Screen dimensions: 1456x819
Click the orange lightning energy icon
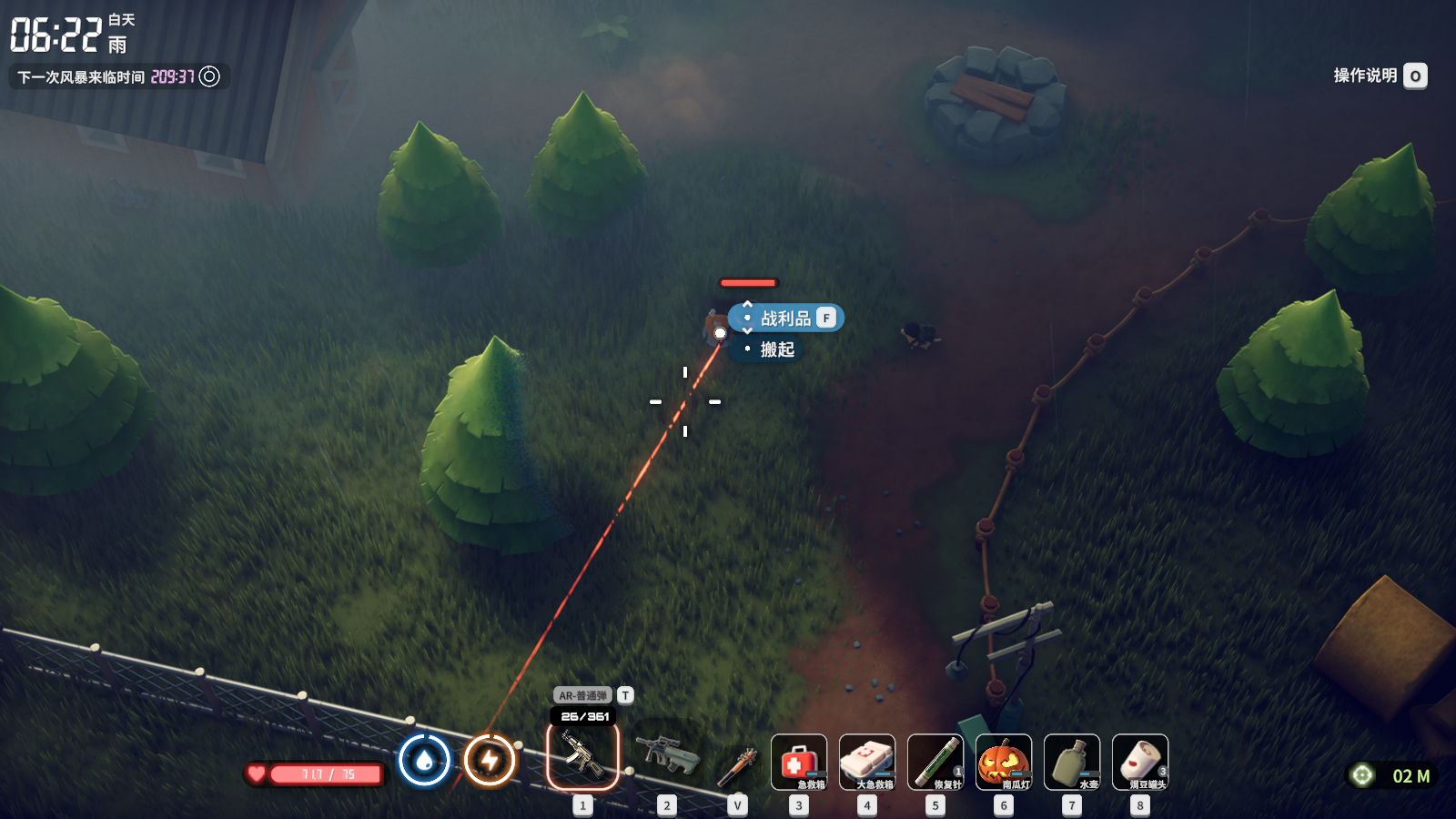pos(490,760)
